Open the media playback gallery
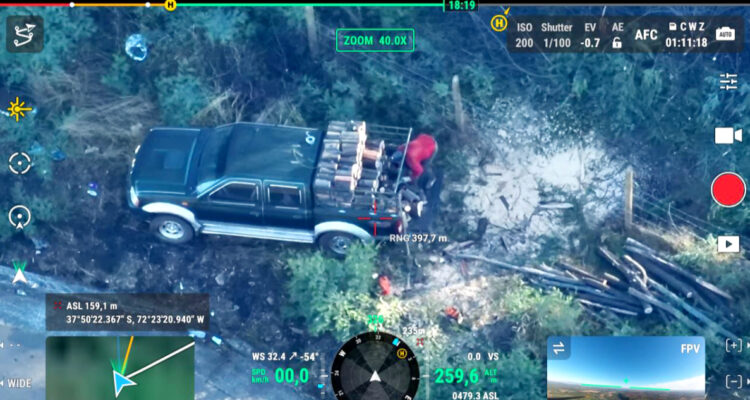The width and height of the screenshot is (750, 400). [728, 243]
